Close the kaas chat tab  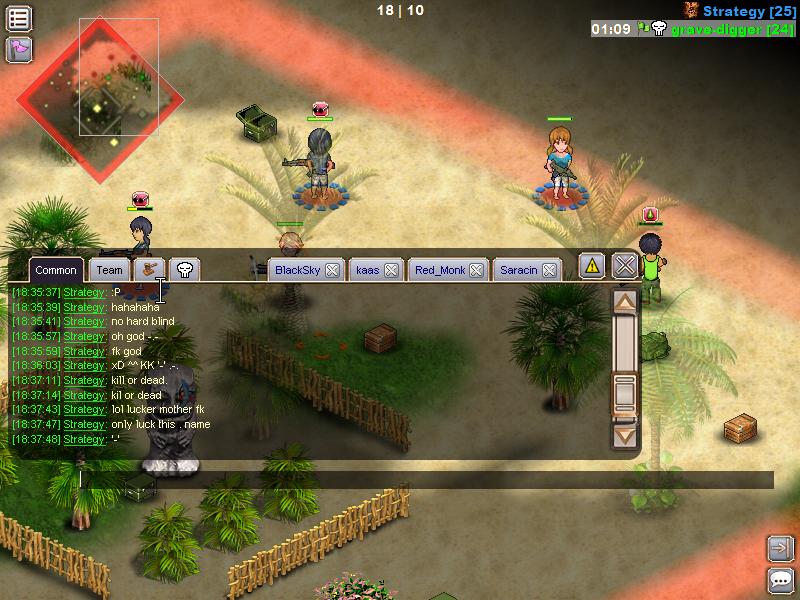(392, 270)
